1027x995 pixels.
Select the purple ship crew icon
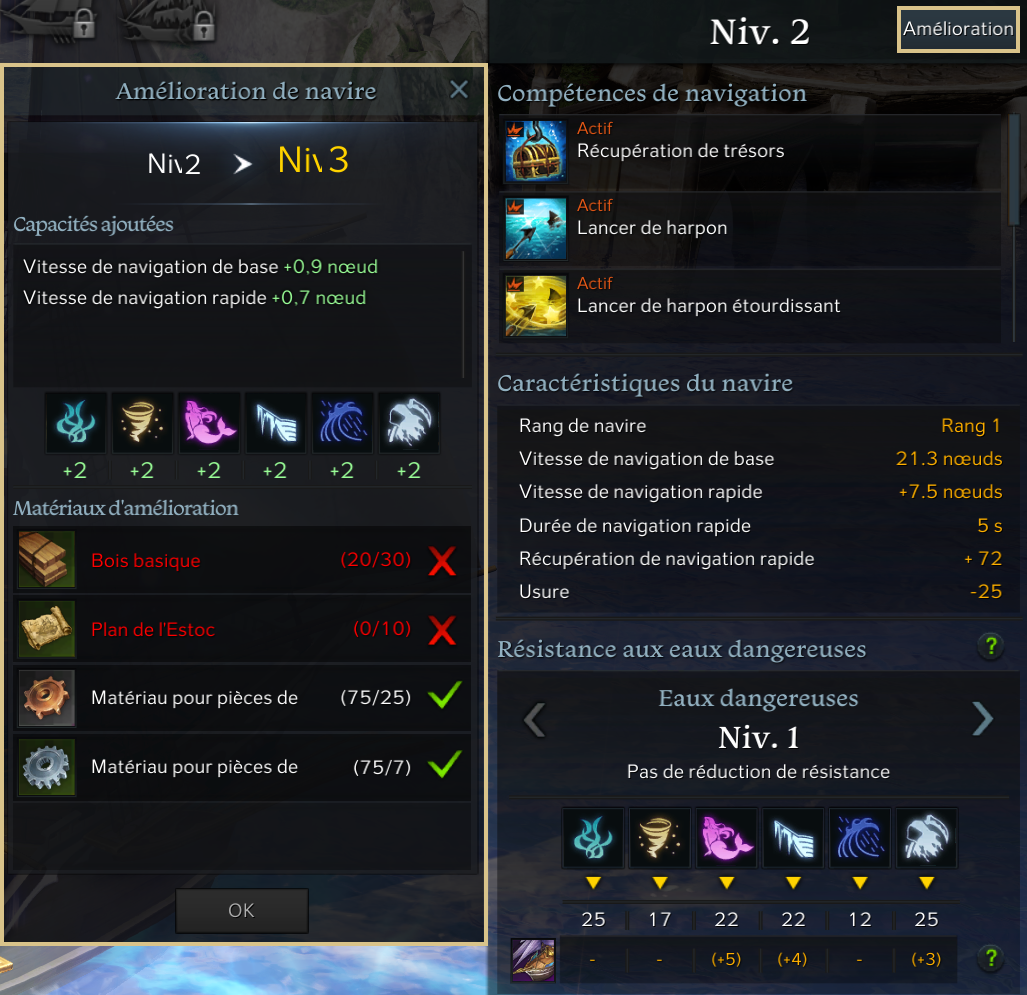[529, 959]
